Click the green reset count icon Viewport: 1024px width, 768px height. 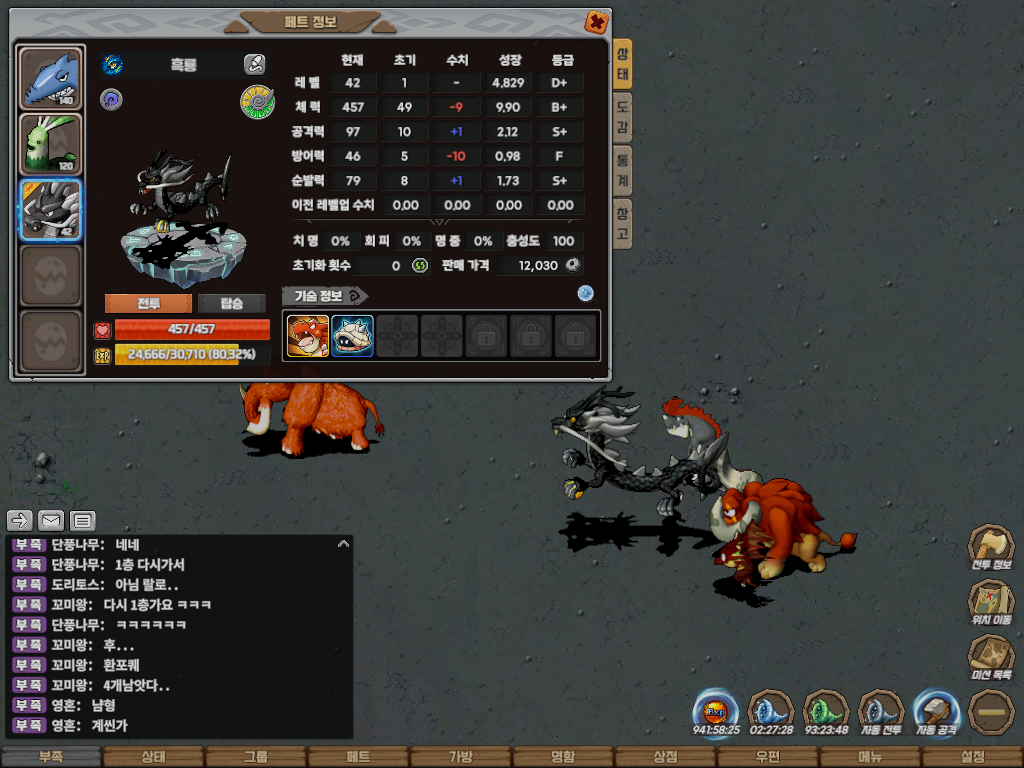420,265
